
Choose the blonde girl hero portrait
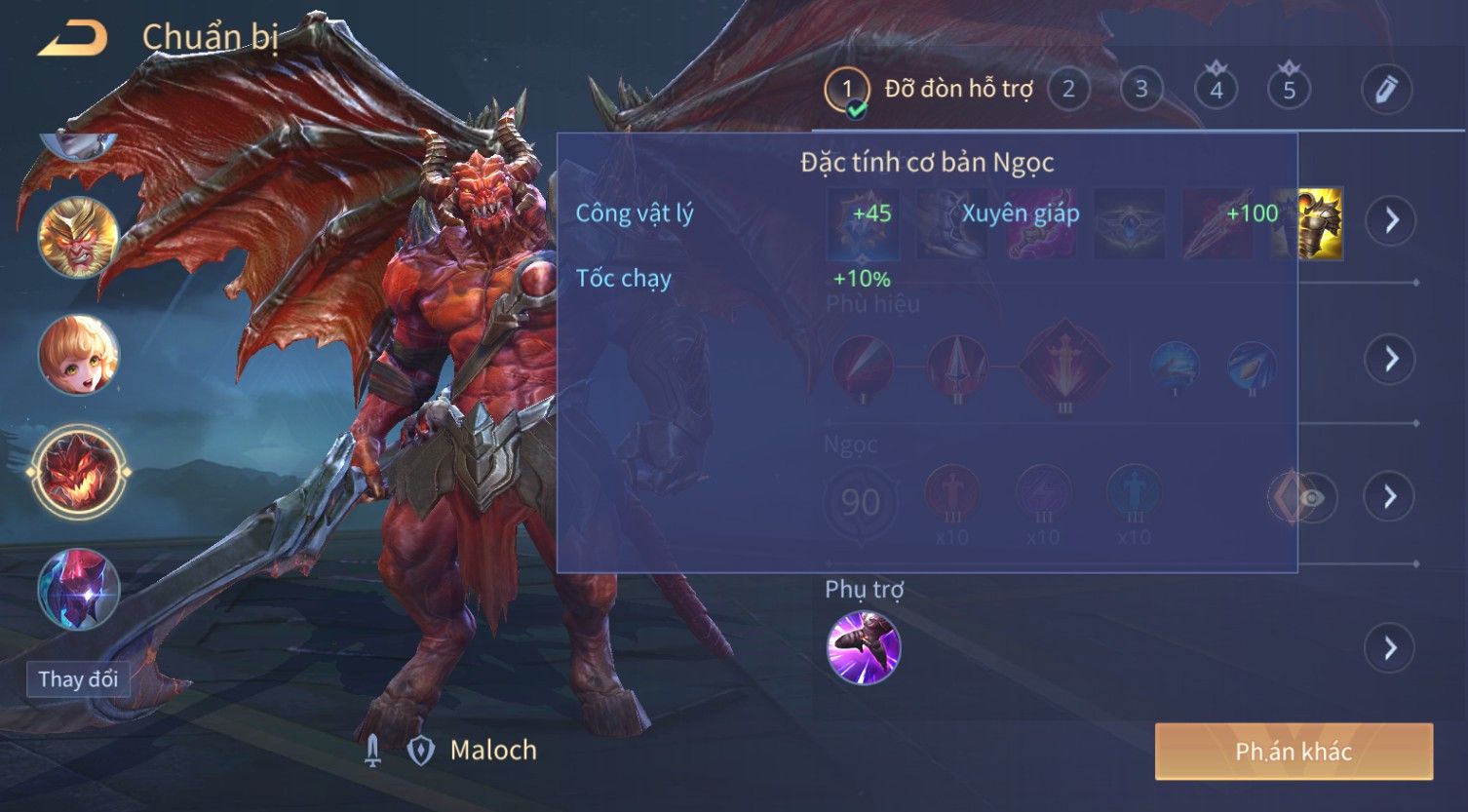[78, 355]
